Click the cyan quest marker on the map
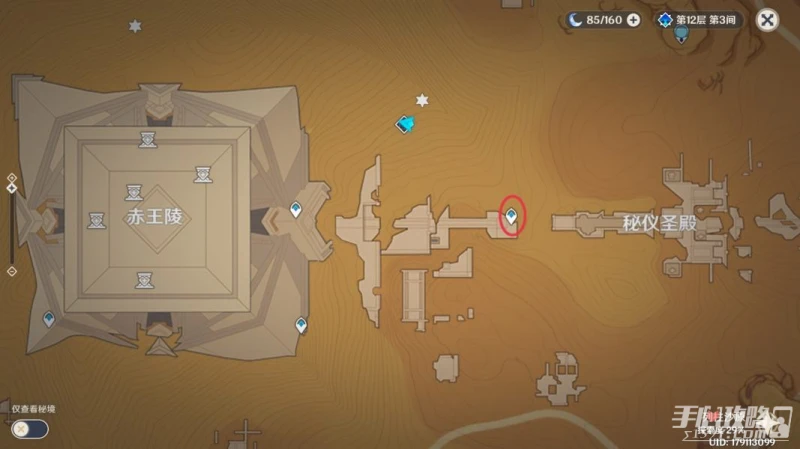800x449 pixels. tap(406, 125)
